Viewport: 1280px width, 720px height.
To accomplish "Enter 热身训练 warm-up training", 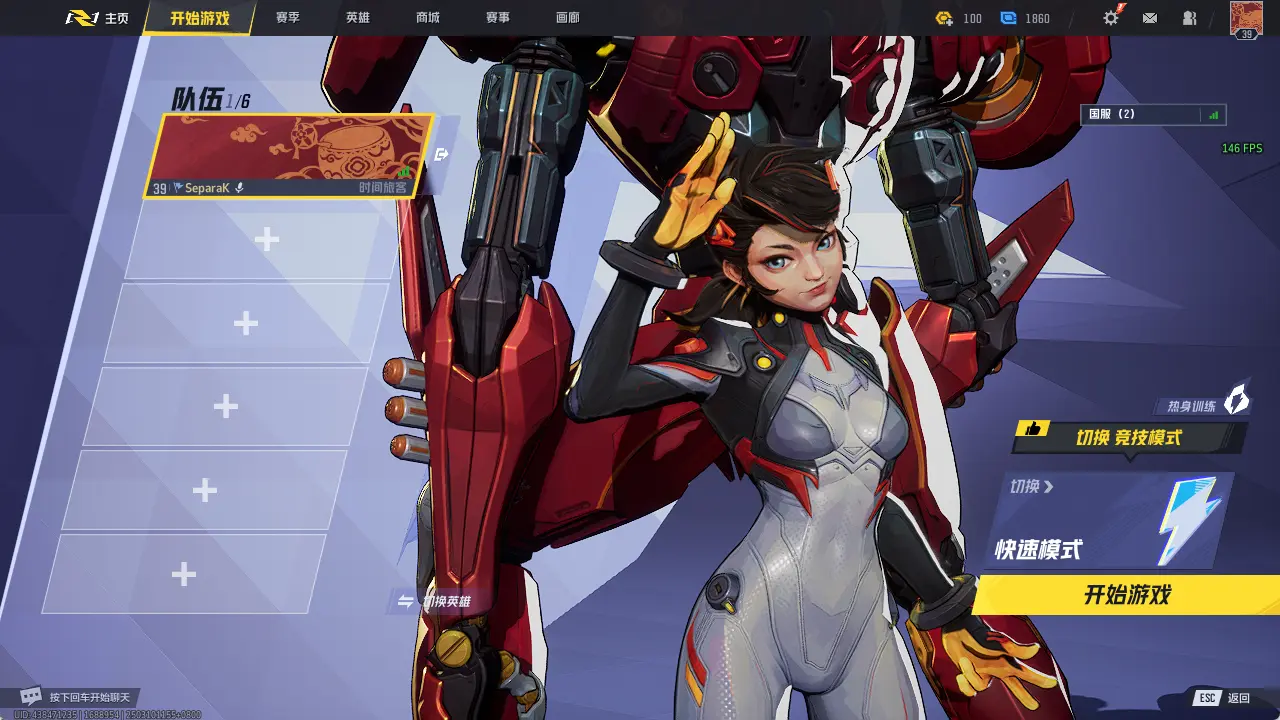I will [1207, 404].
